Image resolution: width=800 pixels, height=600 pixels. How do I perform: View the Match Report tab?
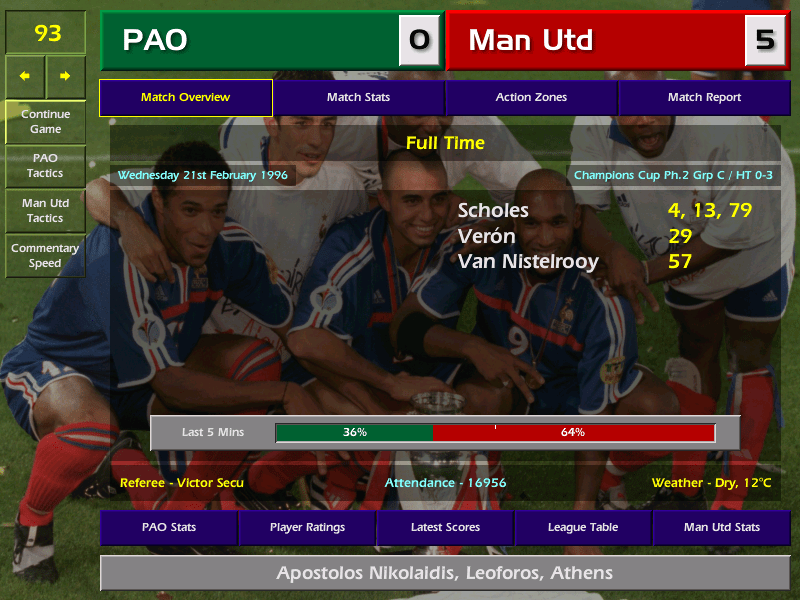pos(704,97)
